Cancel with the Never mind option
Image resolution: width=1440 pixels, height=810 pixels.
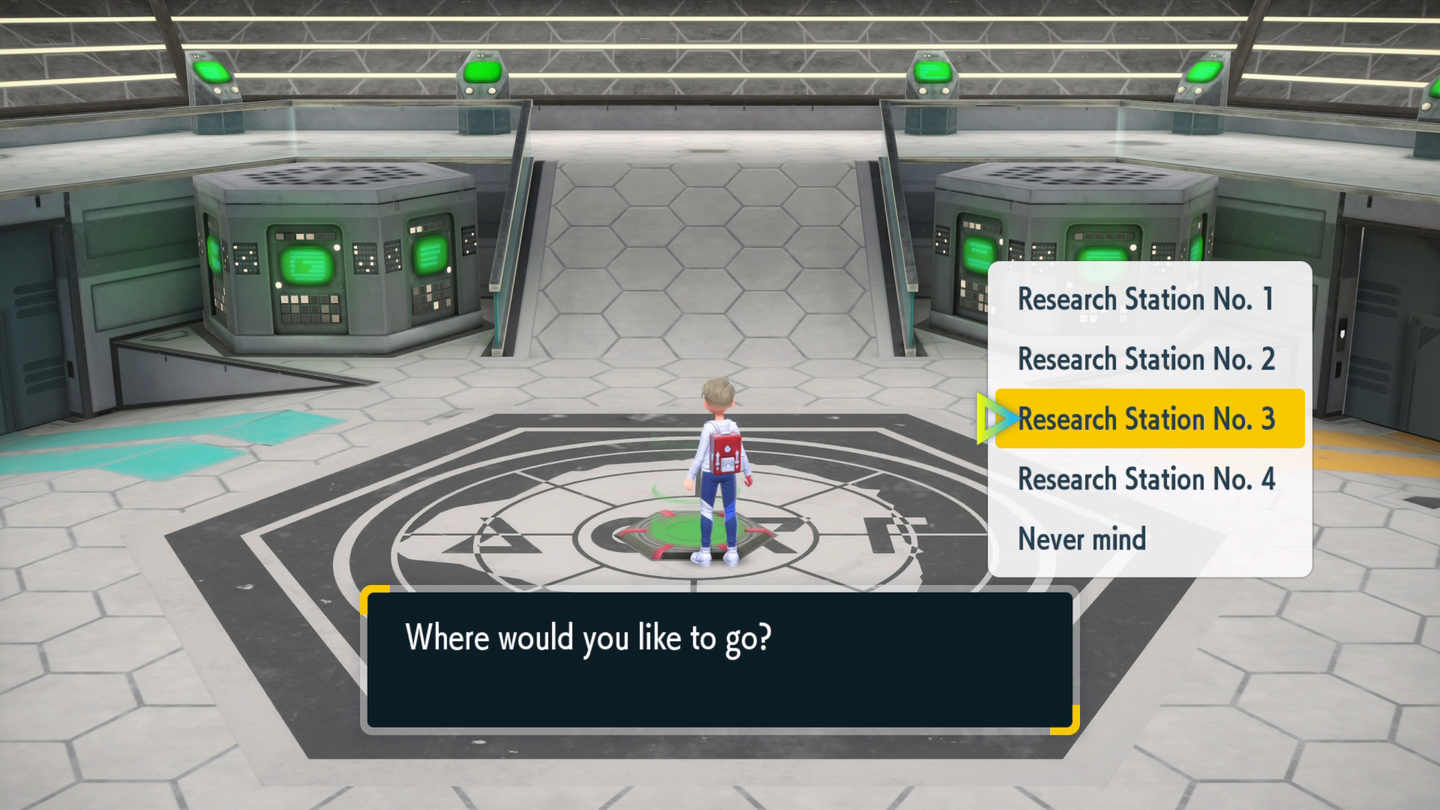pyautogui.click(x=1082, y=539)
